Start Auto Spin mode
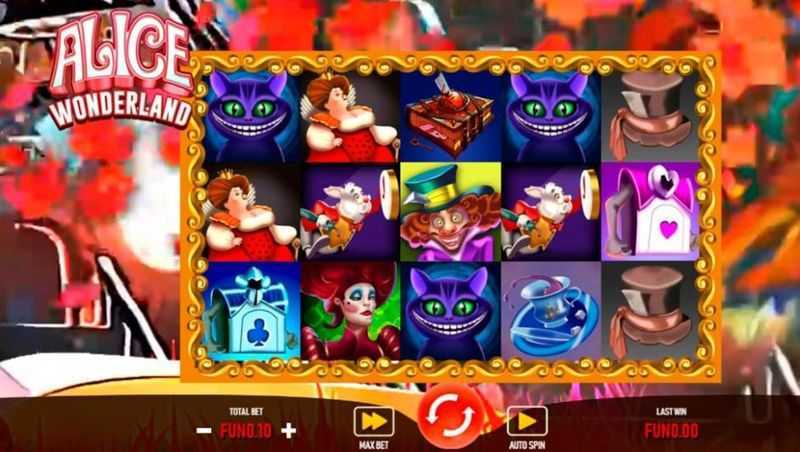The width and height of the screenshot is (800, 452). (x=526, y=422)
